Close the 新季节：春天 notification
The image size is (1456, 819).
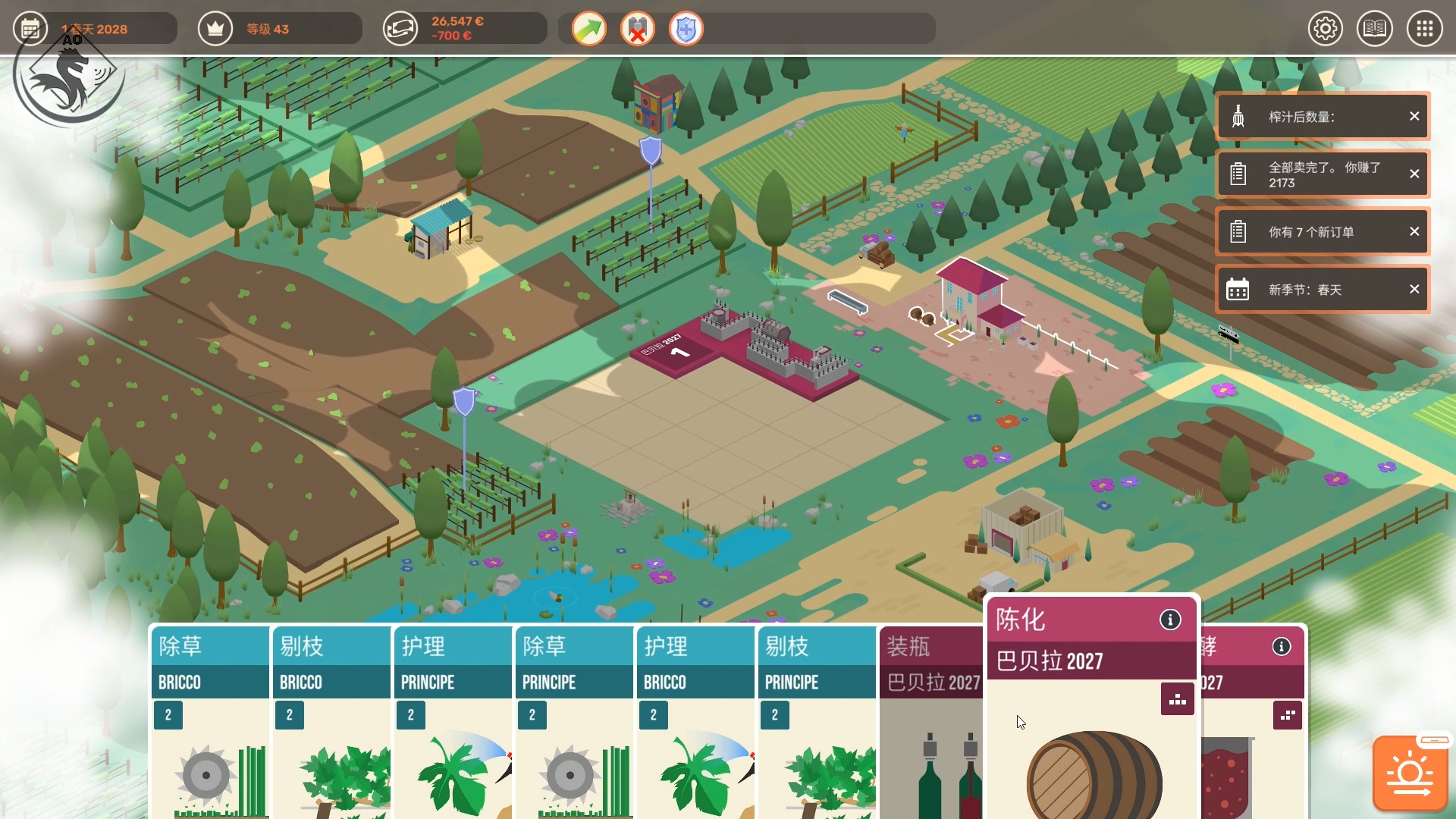(1414, 289)
